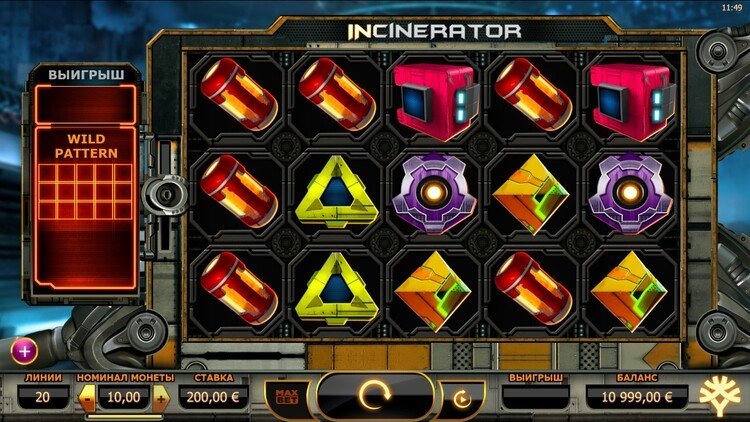Increase the coin value with the plus arrow
Viewport: 750px width, 422px height.
(x=161, y=398)
